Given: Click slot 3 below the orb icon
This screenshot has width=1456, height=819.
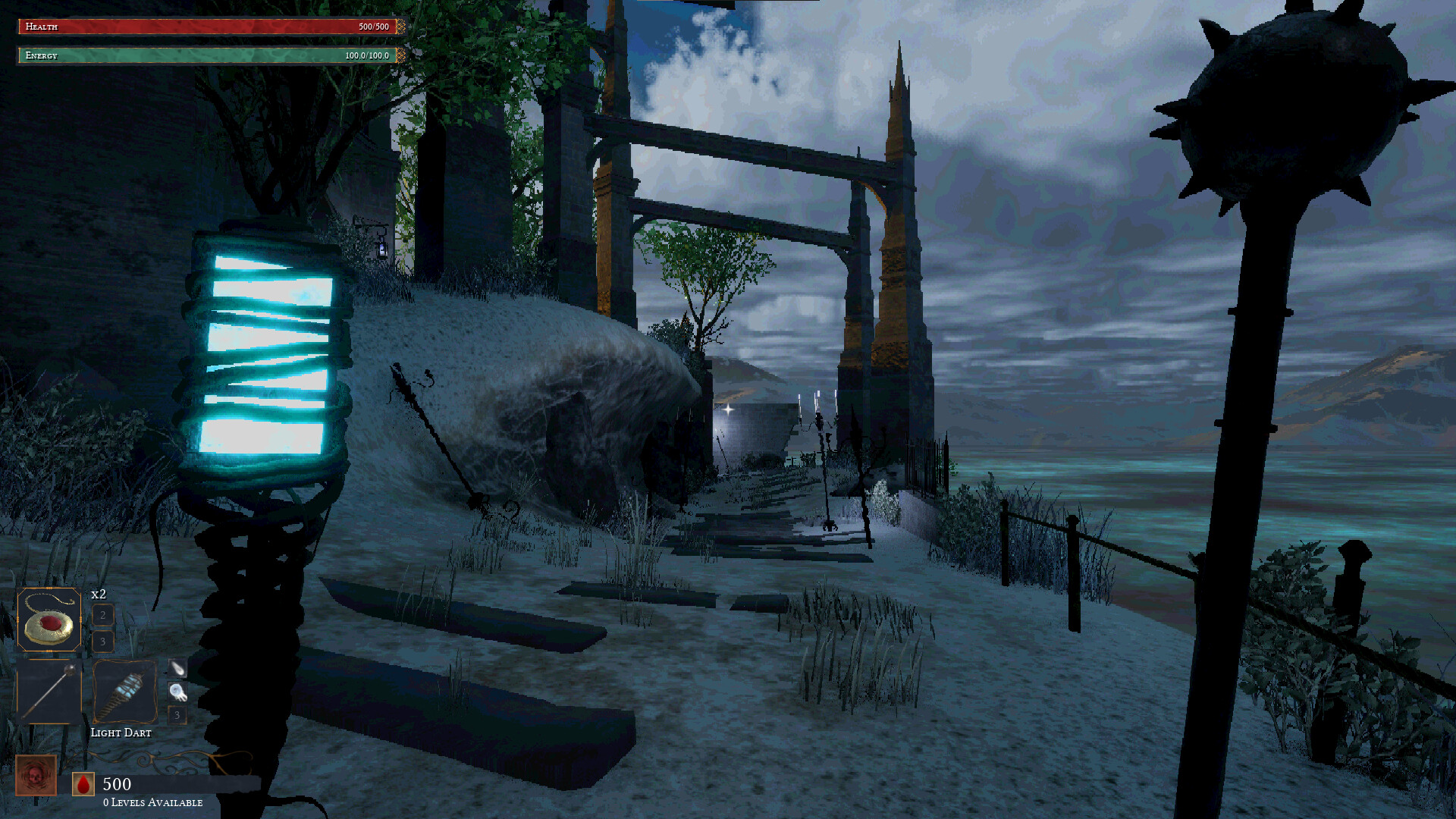Looking at the screenshot, I should click(177, 714).
